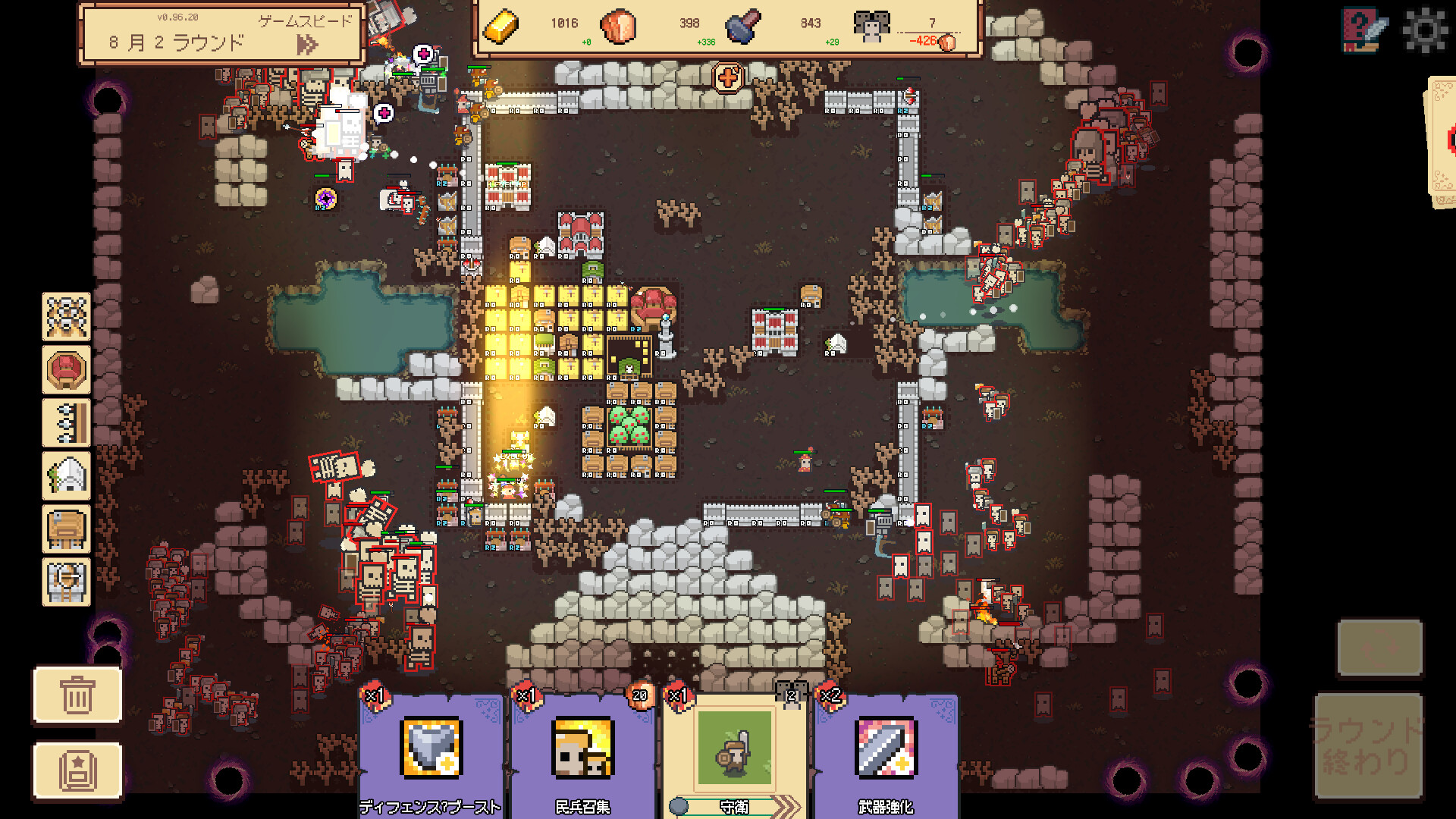Open the red question-mark guide book
Screen dimensions: 1456x819
tap(1363, 30)
